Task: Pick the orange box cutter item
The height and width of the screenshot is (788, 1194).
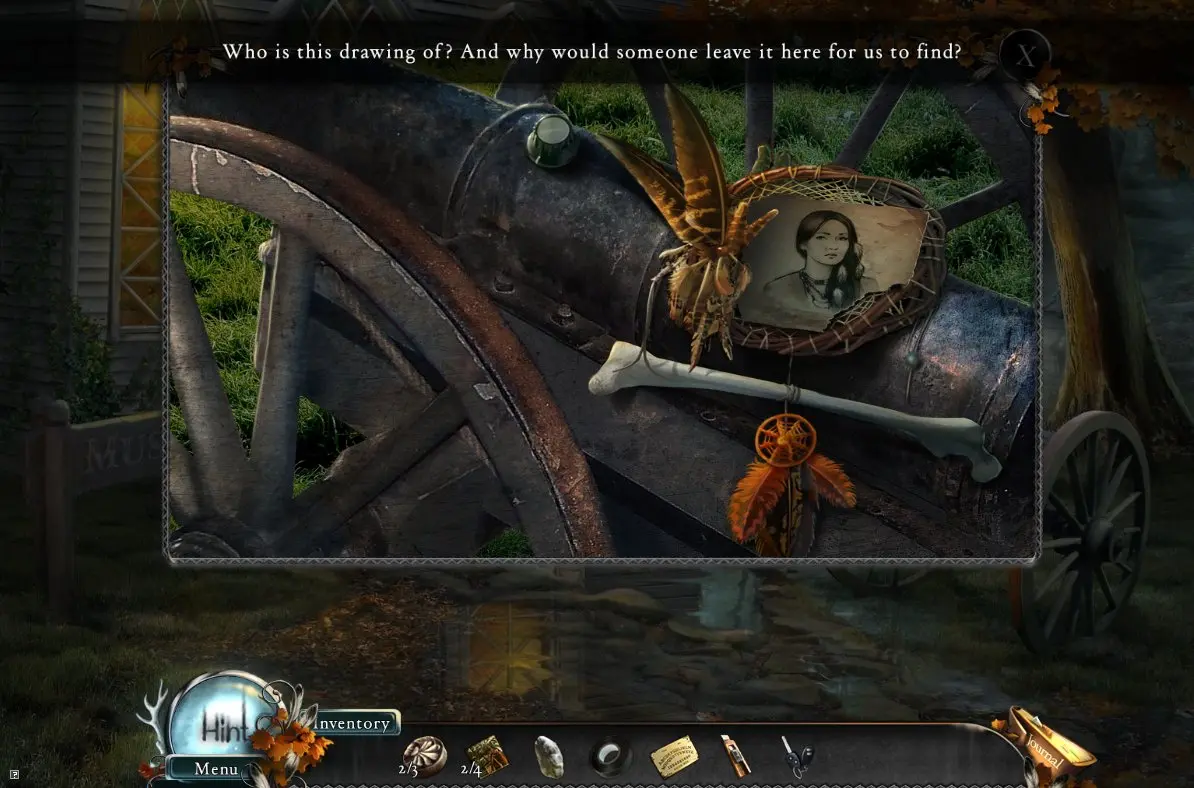Action: (x=734, y=756)
